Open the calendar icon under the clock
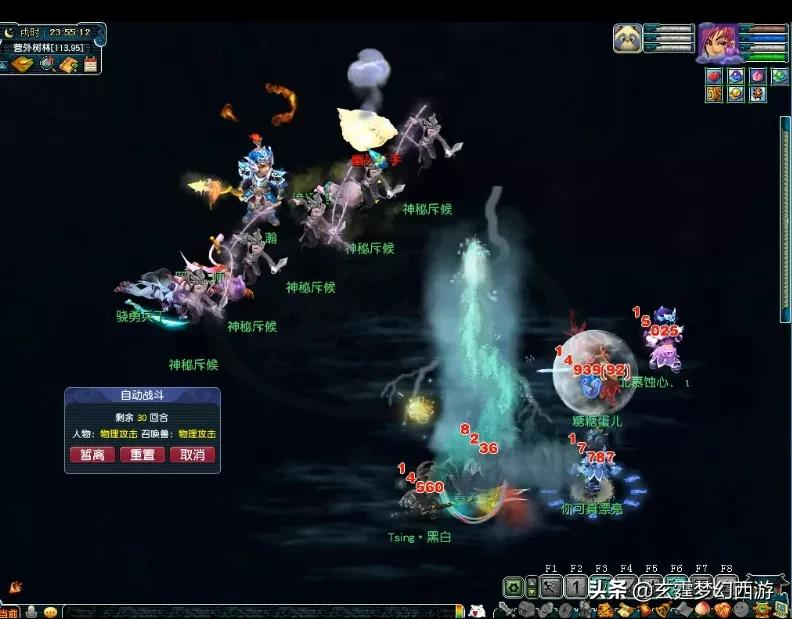The width and height of the screenshot is (792, 619). click(91, 65)
